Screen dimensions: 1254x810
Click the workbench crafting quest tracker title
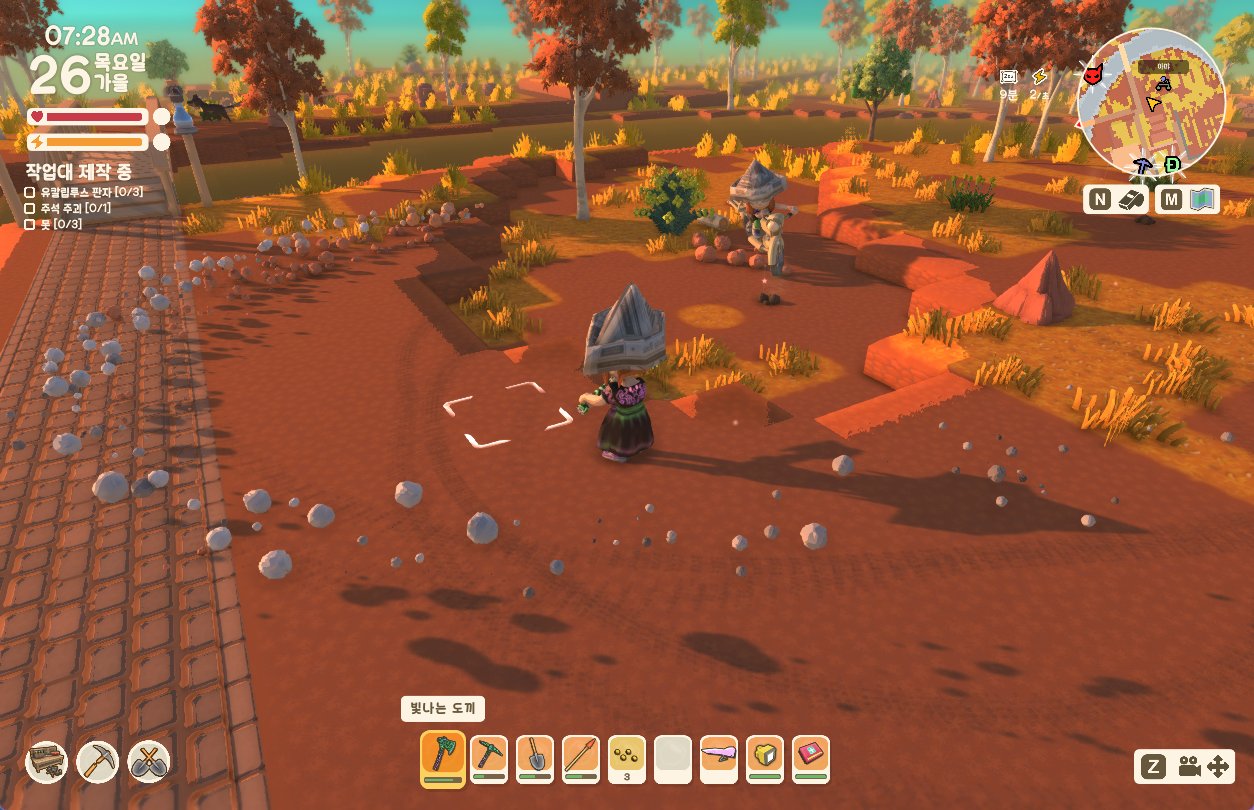pos(78,172)
